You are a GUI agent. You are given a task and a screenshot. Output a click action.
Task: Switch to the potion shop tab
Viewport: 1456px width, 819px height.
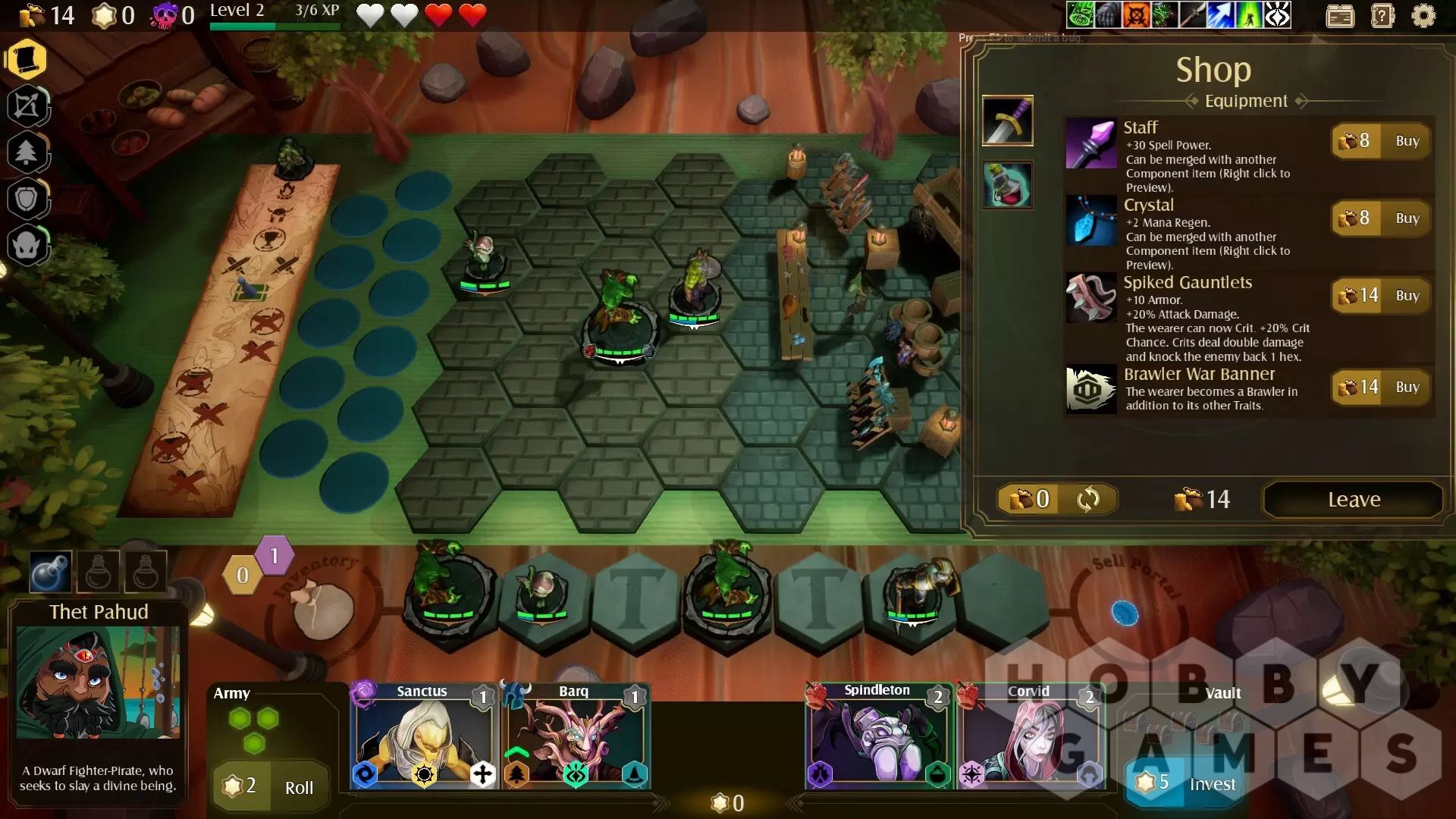coord(1007,185)
